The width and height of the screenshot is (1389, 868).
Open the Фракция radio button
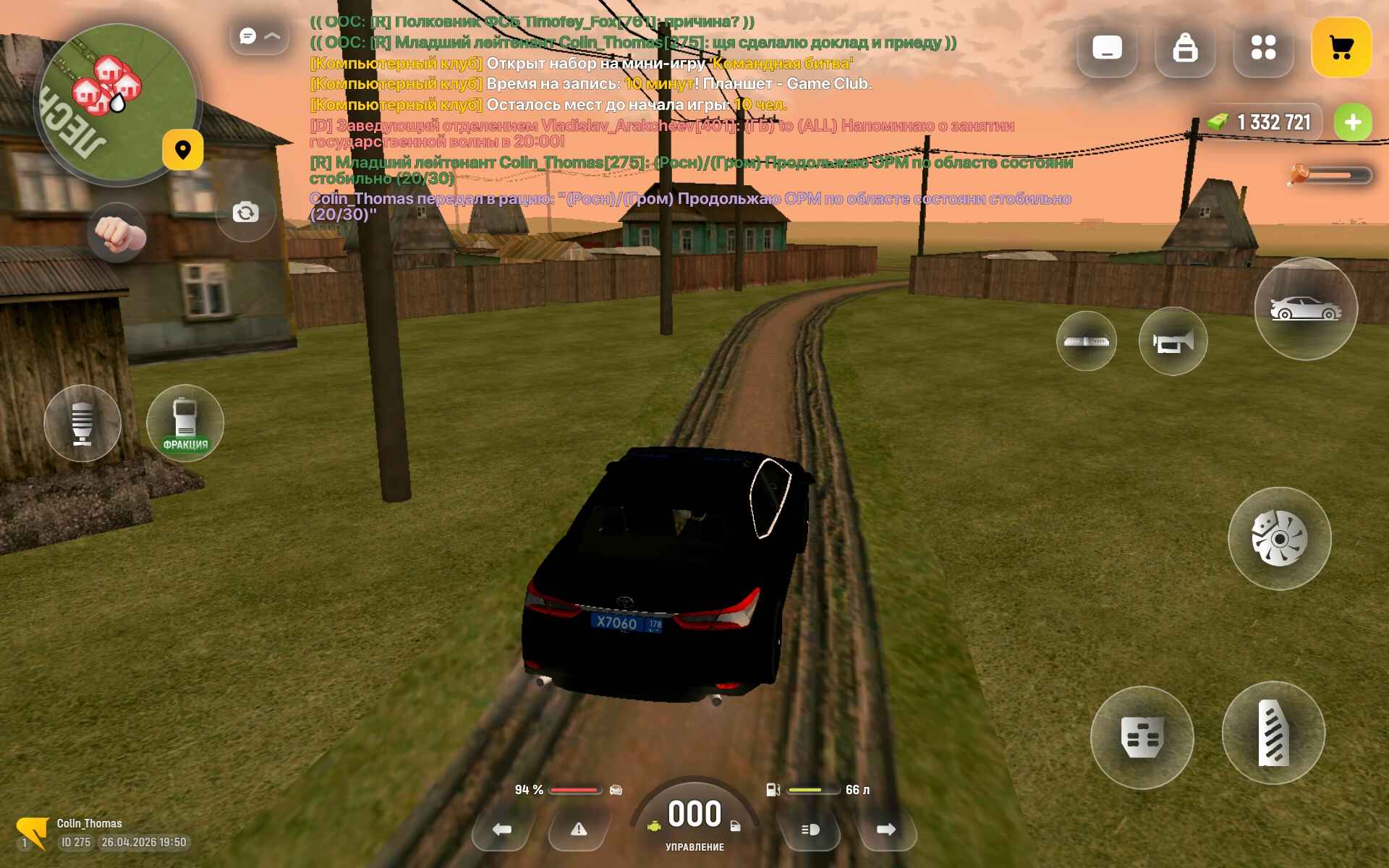[x=185, y=423]
